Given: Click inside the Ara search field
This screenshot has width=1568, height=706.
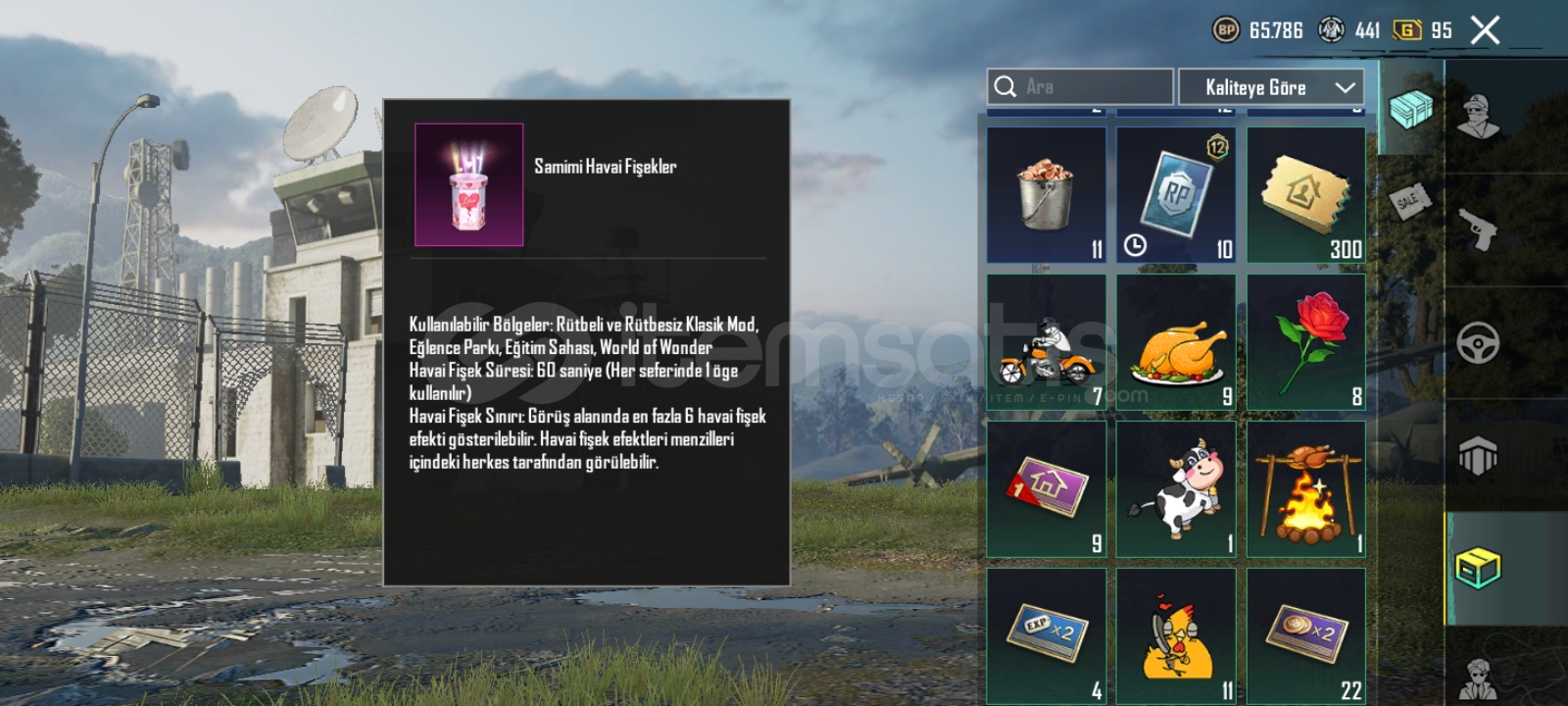Looking at the screenshot, I should pyautogui.click(x=1078, y=87).
